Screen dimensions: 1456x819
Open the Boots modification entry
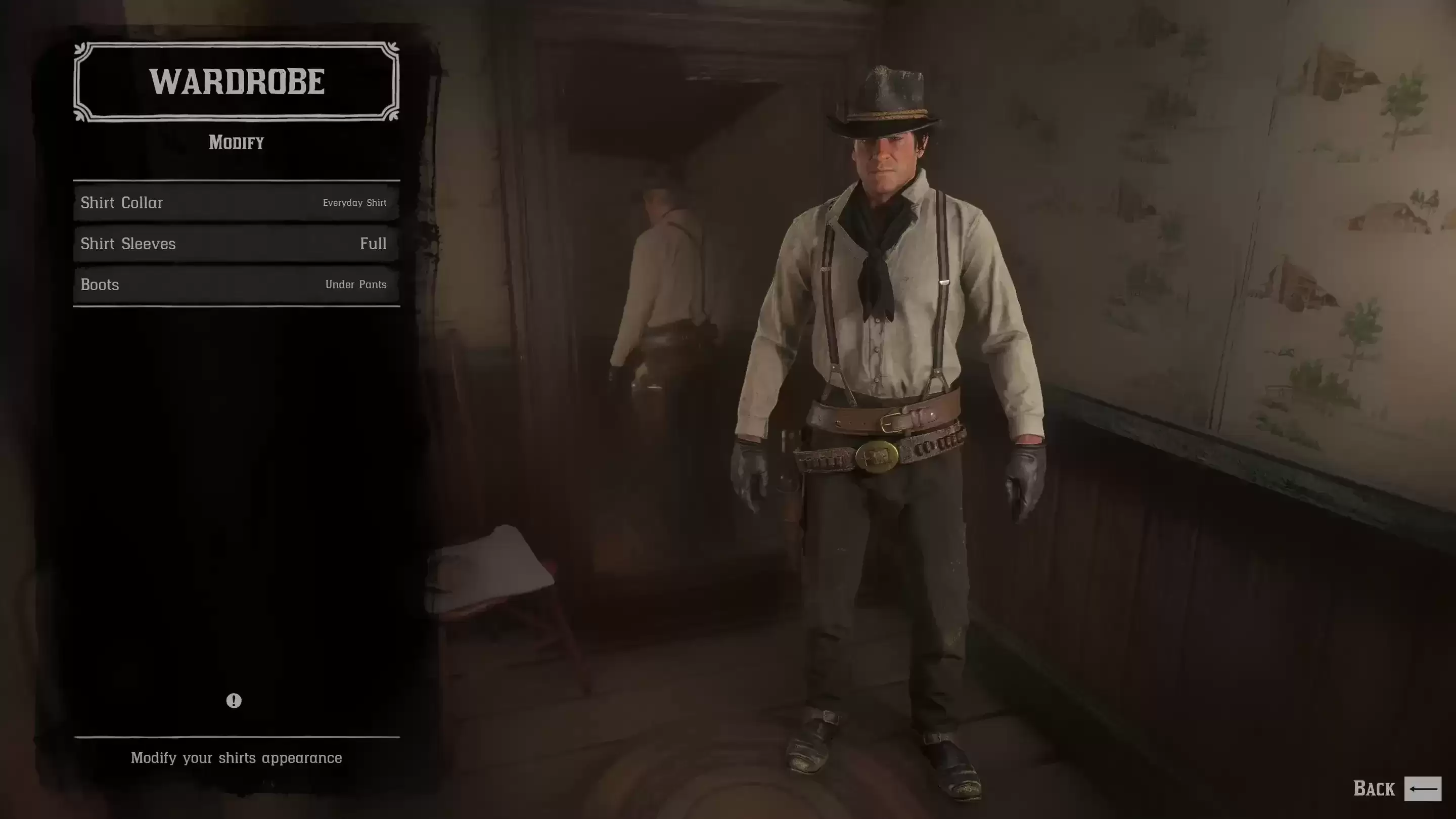click(x=236, y=284)
